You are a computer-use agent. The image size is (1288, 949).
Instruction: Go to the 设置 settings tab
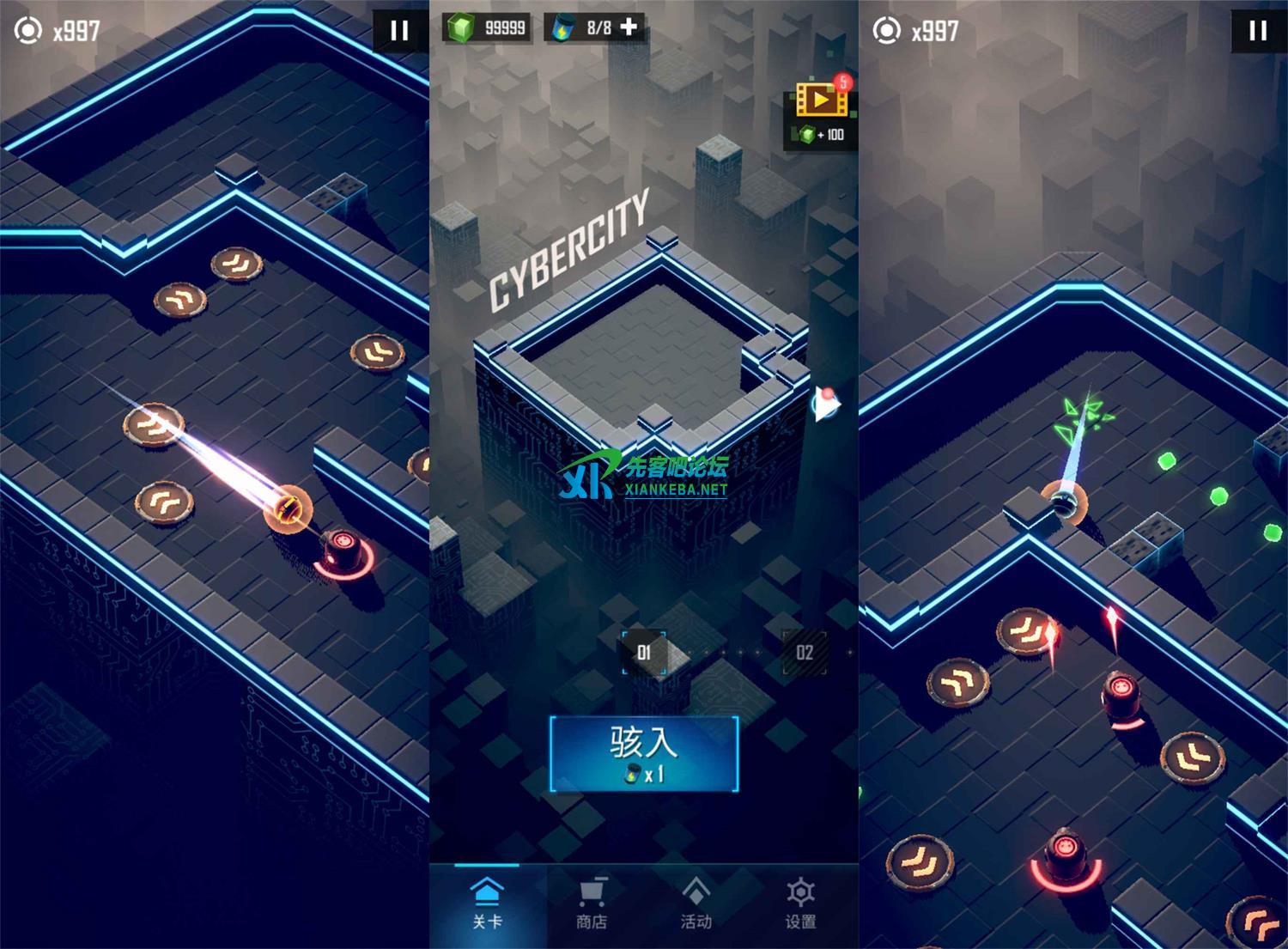point(800,903)
